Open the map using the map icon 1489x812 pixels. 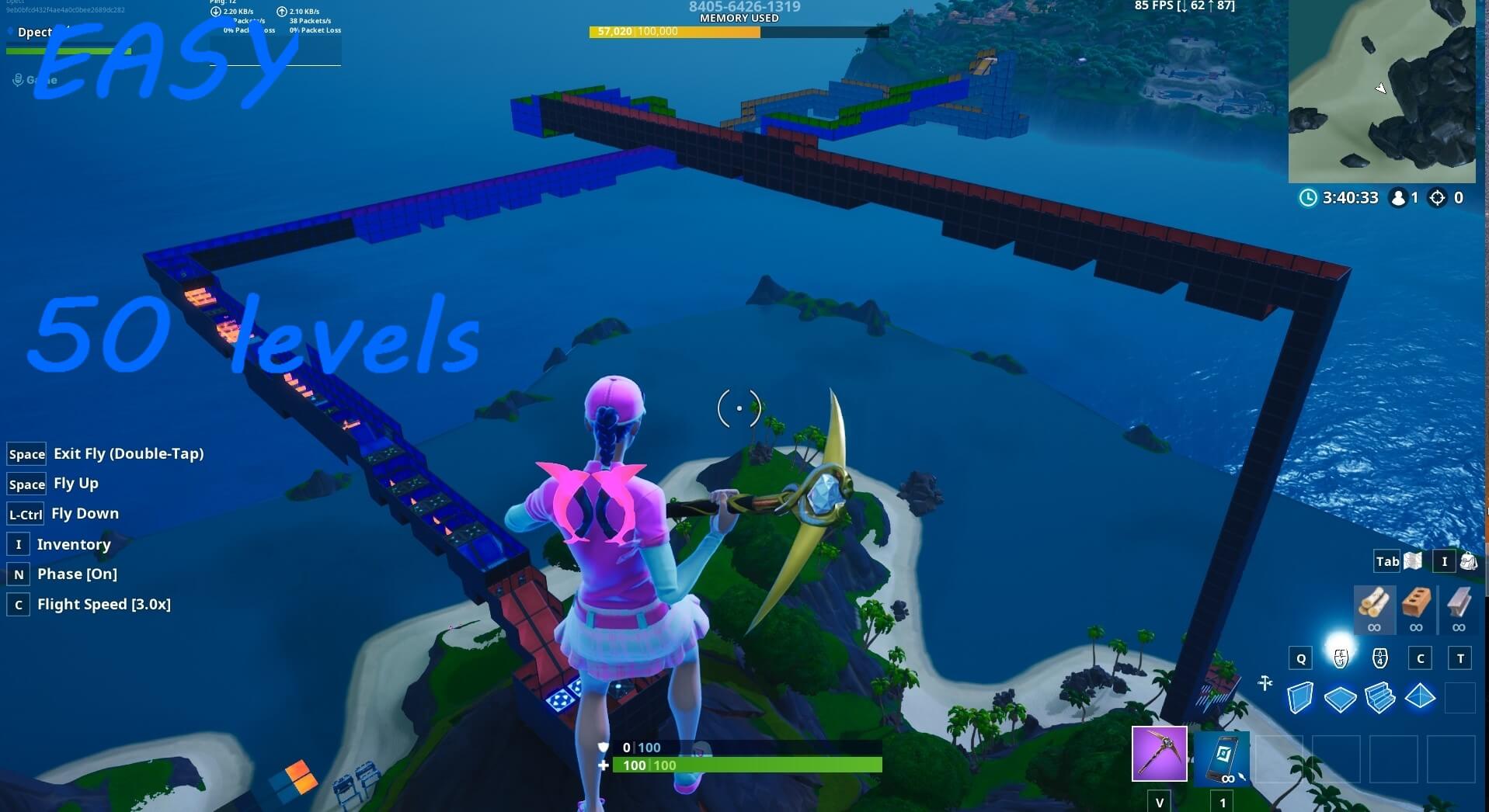pyautogui.click(x=1412, y=560)
